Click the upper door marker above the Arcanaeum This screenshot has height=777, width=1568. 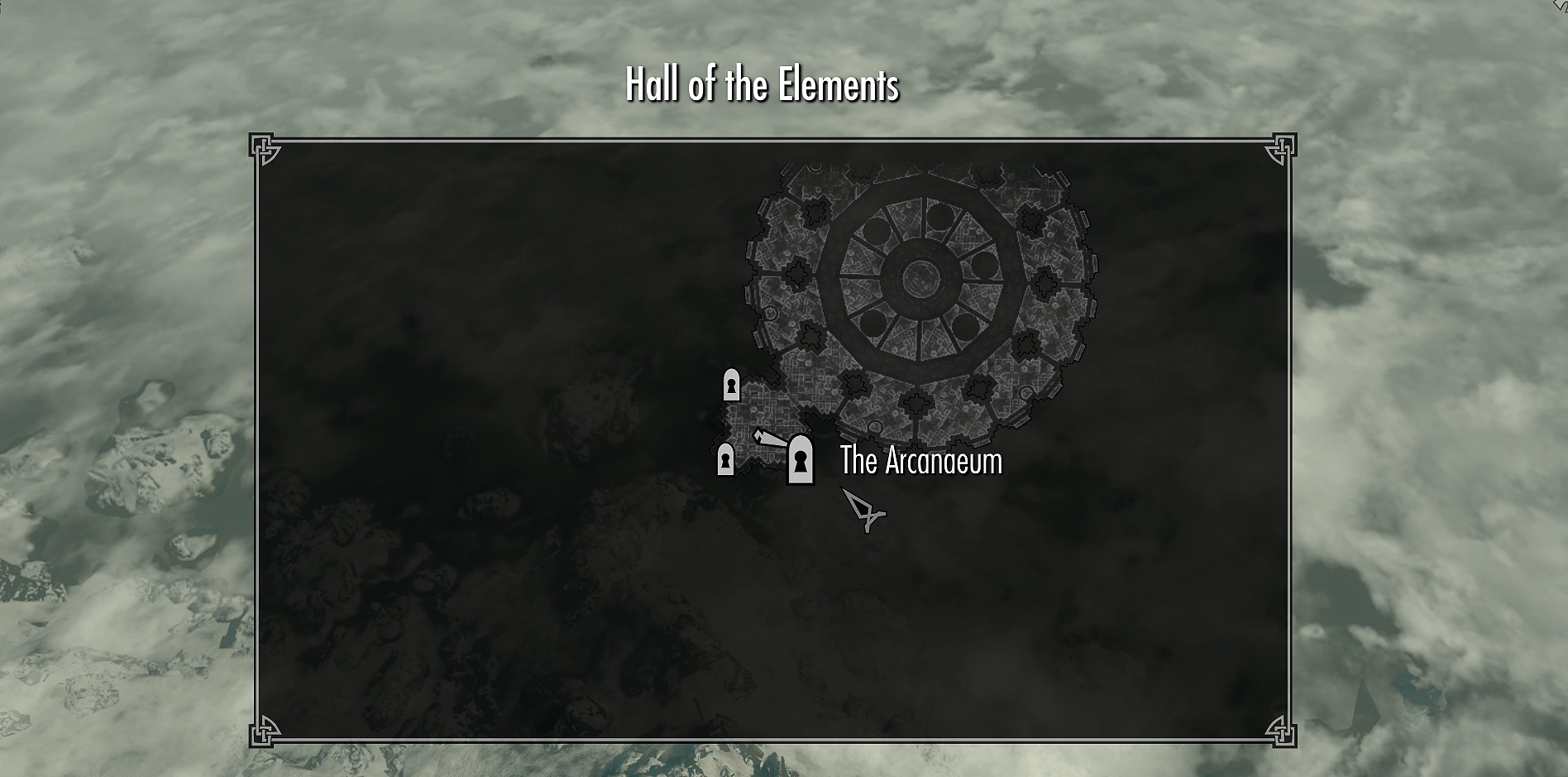[730, 386]
